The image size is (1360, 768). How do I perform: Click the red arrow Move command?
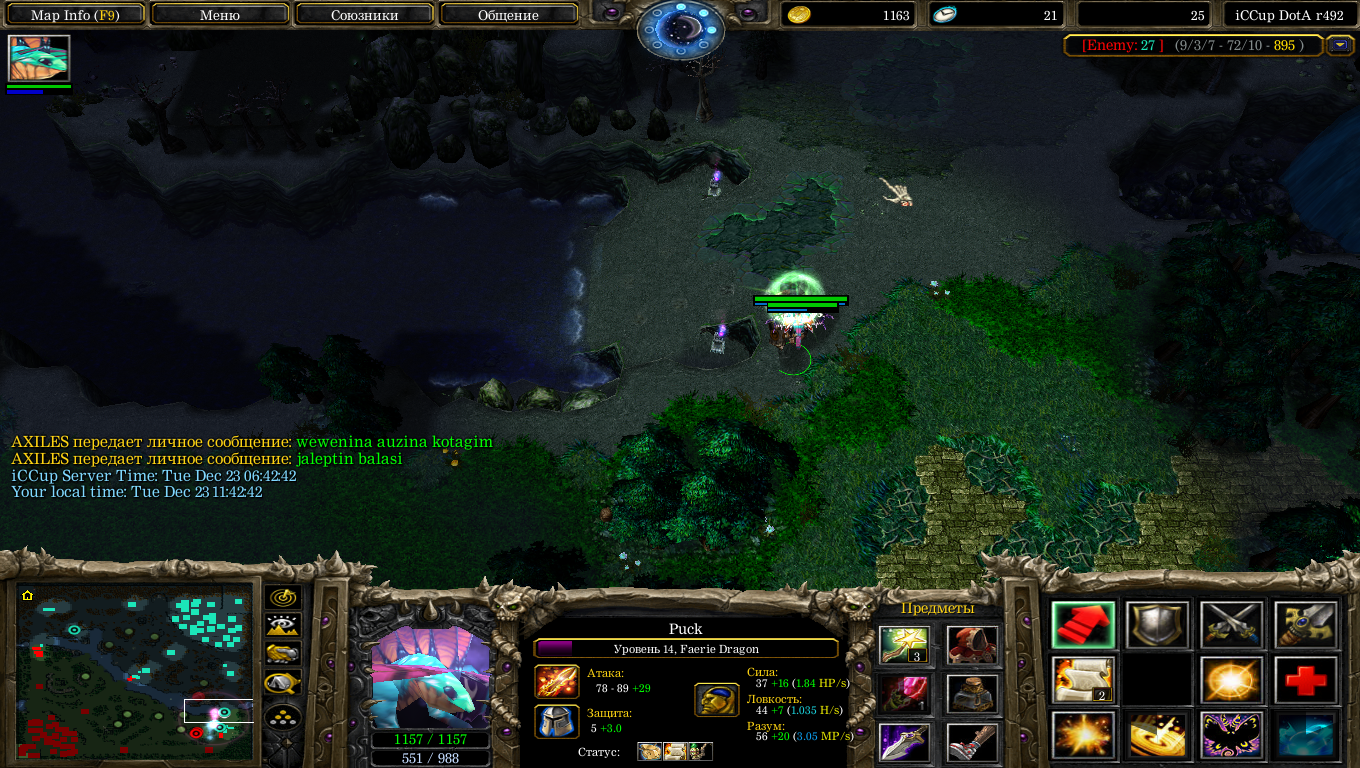(x=1083, y=625)
